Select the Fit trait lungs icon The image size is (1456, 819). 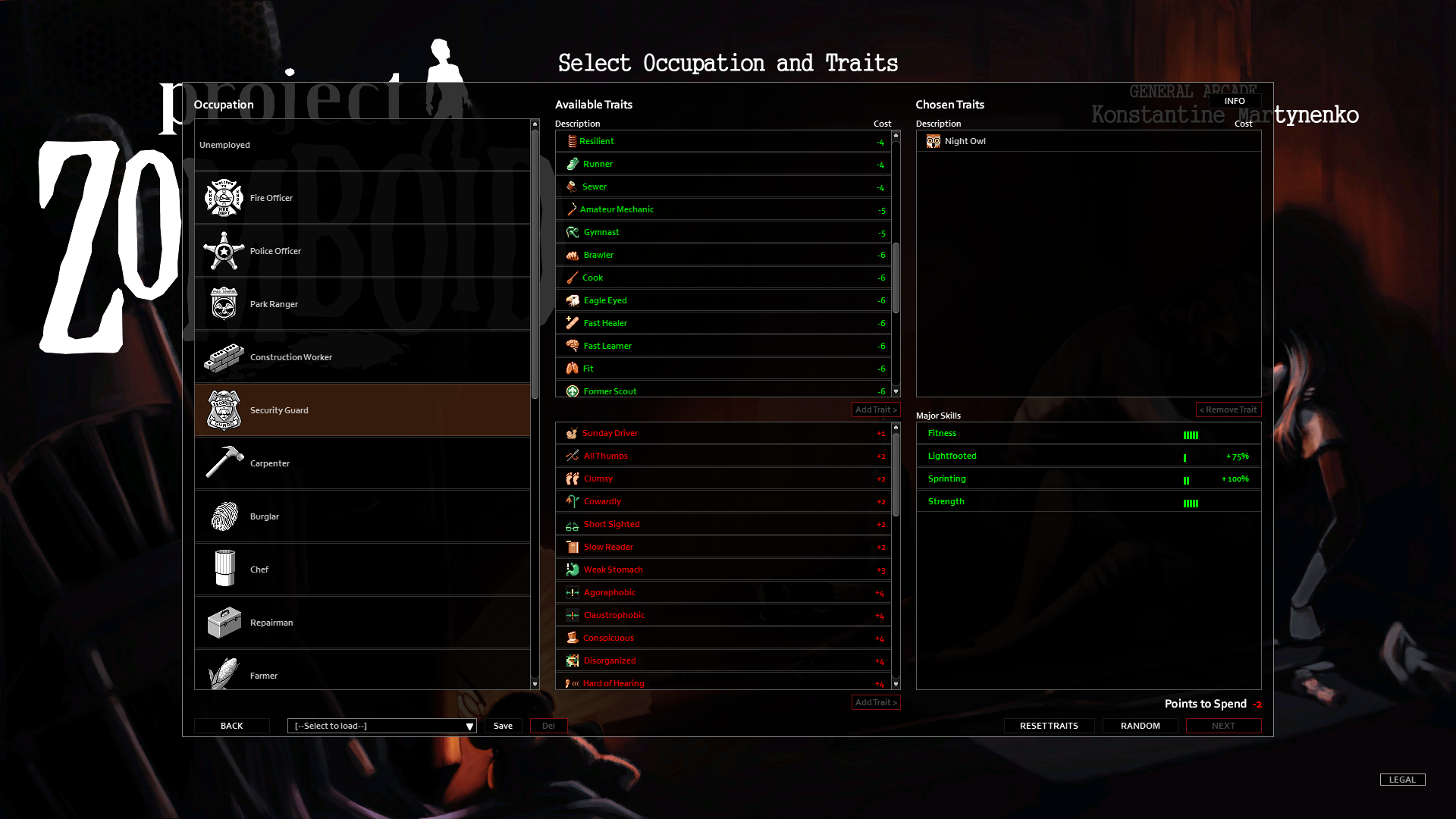(x=573, y=369)
